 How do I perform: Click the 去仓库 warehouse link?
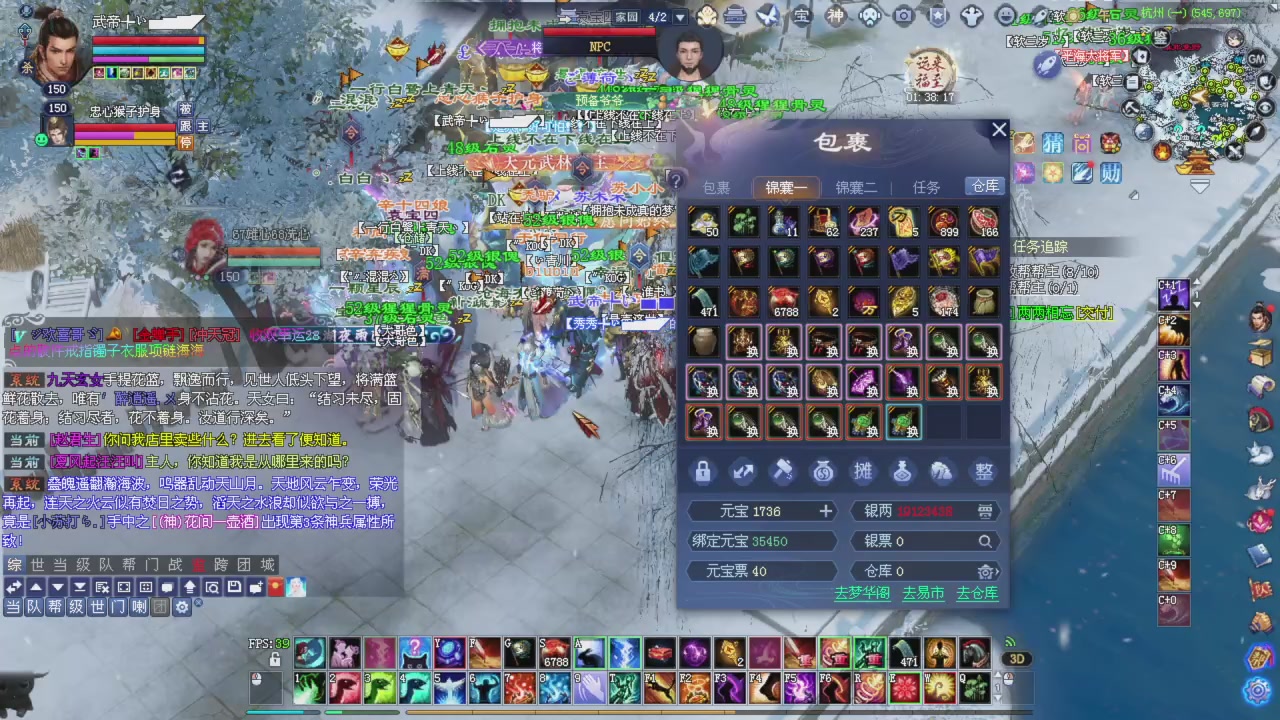(x=977, y=593)
